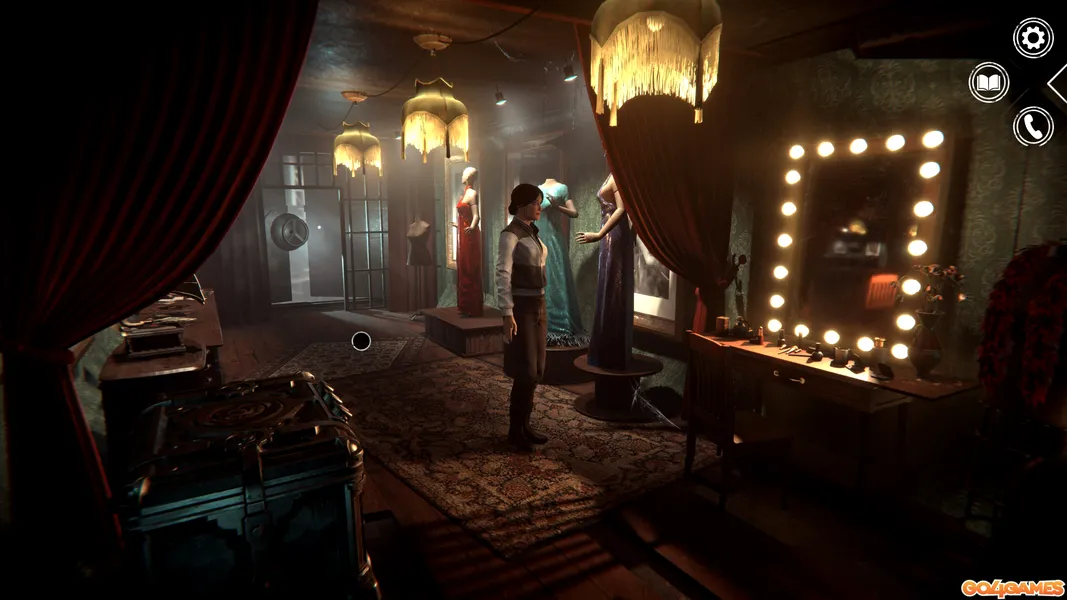Open the journal book icon
Screen dimensions: 1067x600
989,82
